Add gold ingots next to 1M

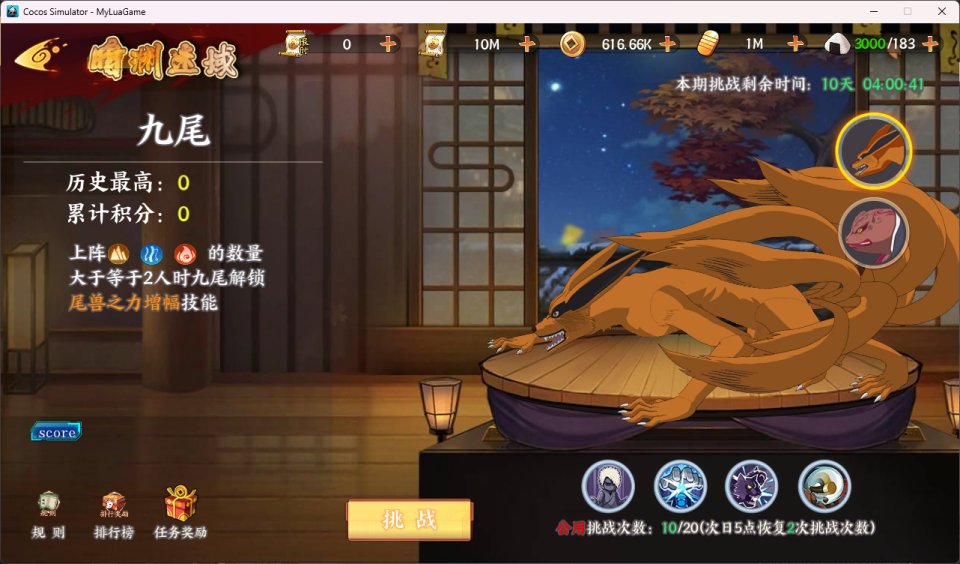point(796,44)
